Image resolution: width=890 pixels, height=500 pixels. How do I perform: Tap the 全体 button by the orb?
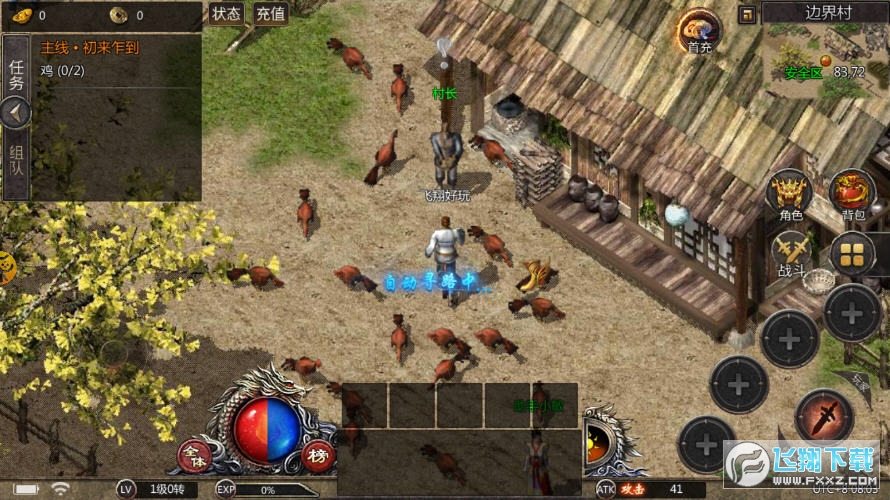[x=192, y=457]
